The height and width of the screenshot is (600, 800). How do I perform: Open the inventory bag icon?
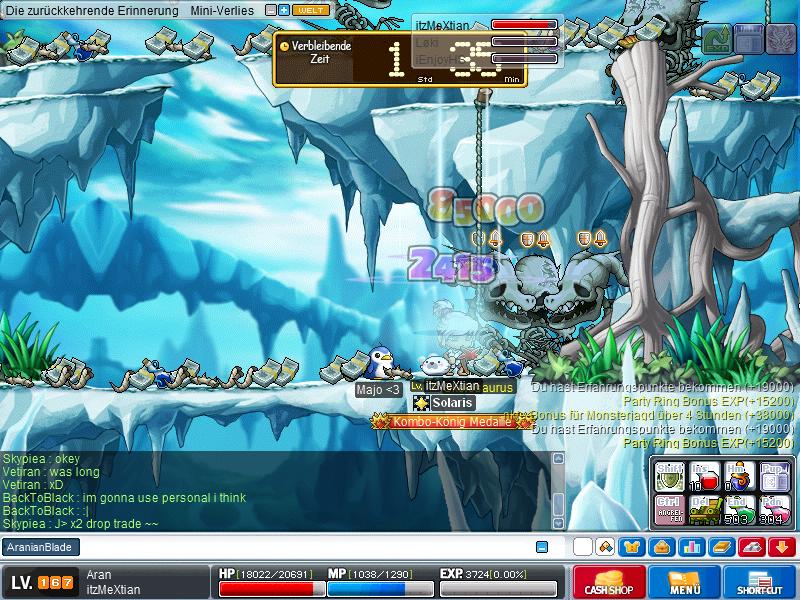point(662,547)
